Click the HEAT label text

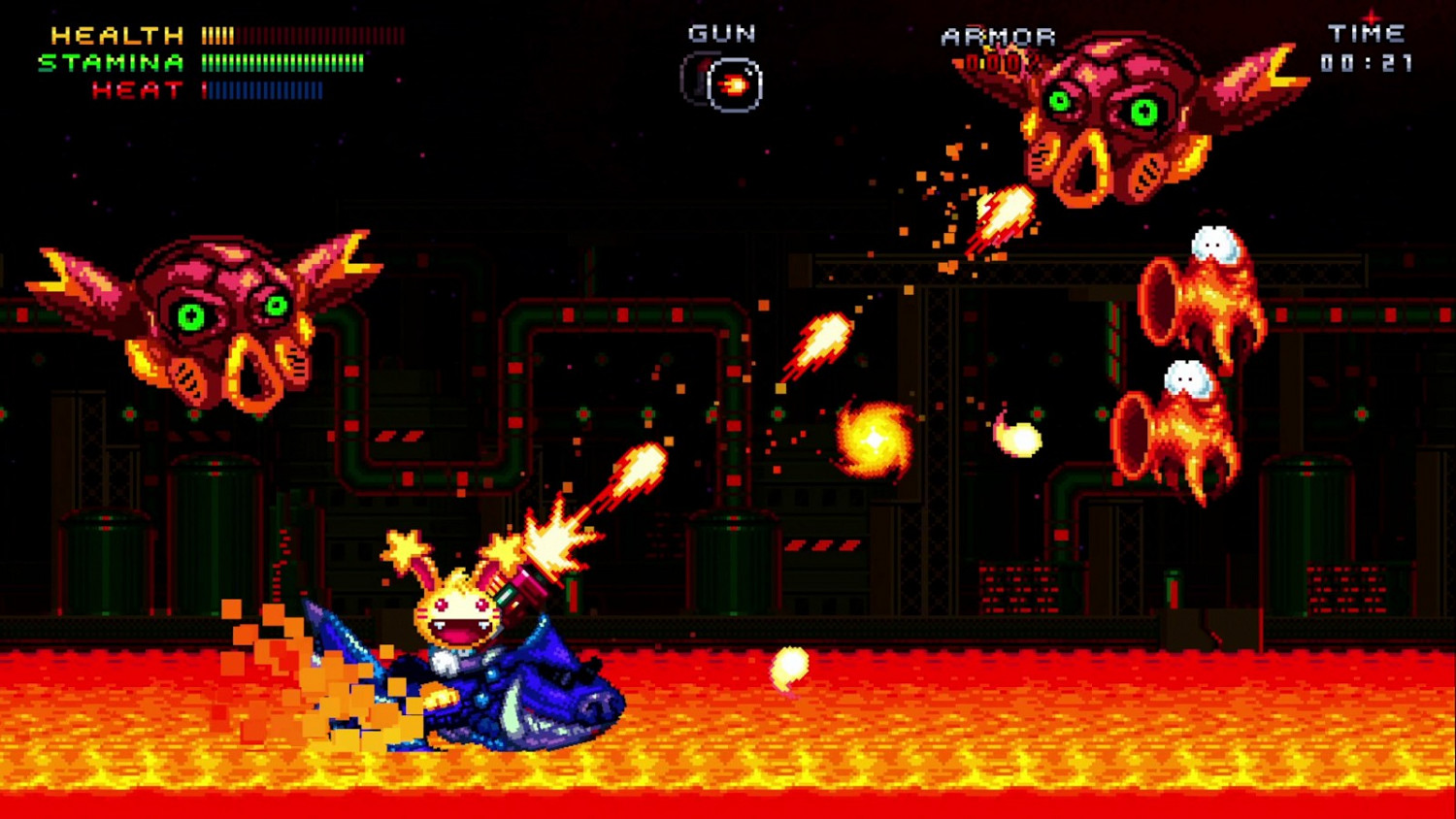(136, 90)
